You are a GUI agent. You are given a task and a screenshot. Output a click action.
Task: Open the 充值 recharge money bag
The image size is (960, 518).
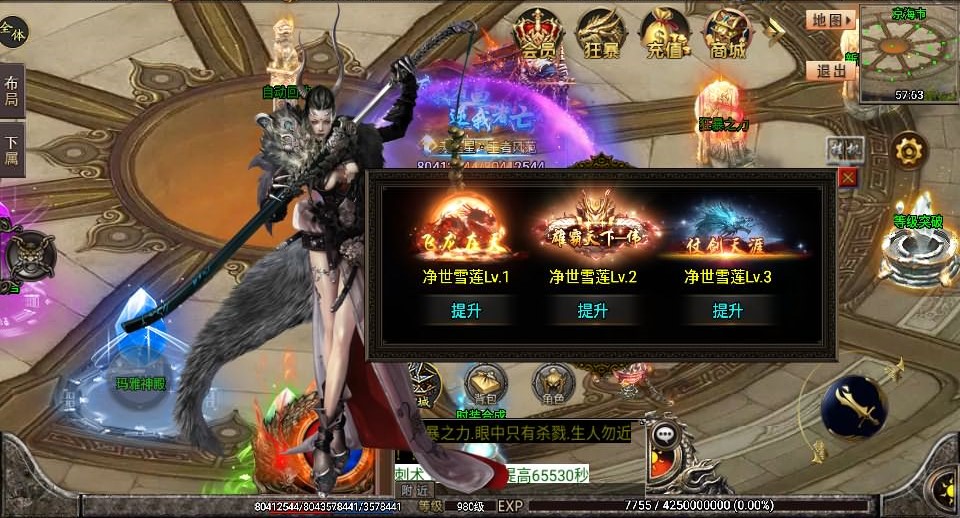click(664, 37)
